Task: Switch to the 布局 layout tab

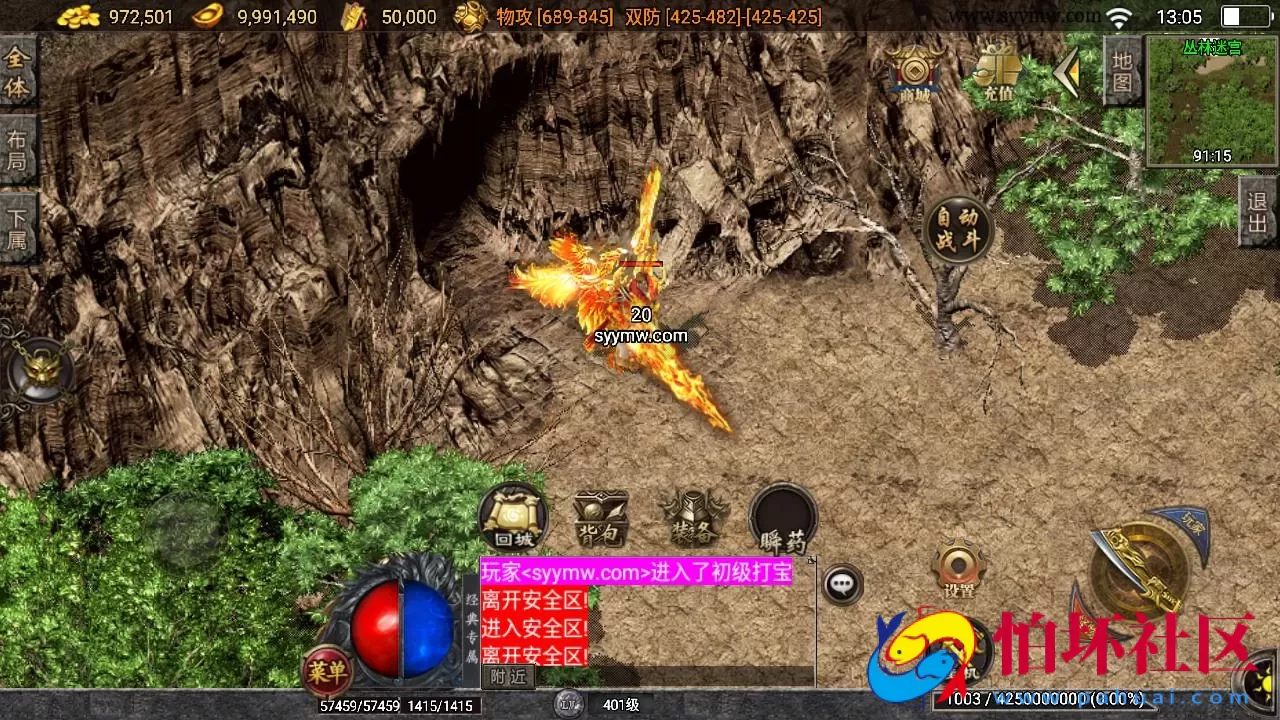Action: 16,150
